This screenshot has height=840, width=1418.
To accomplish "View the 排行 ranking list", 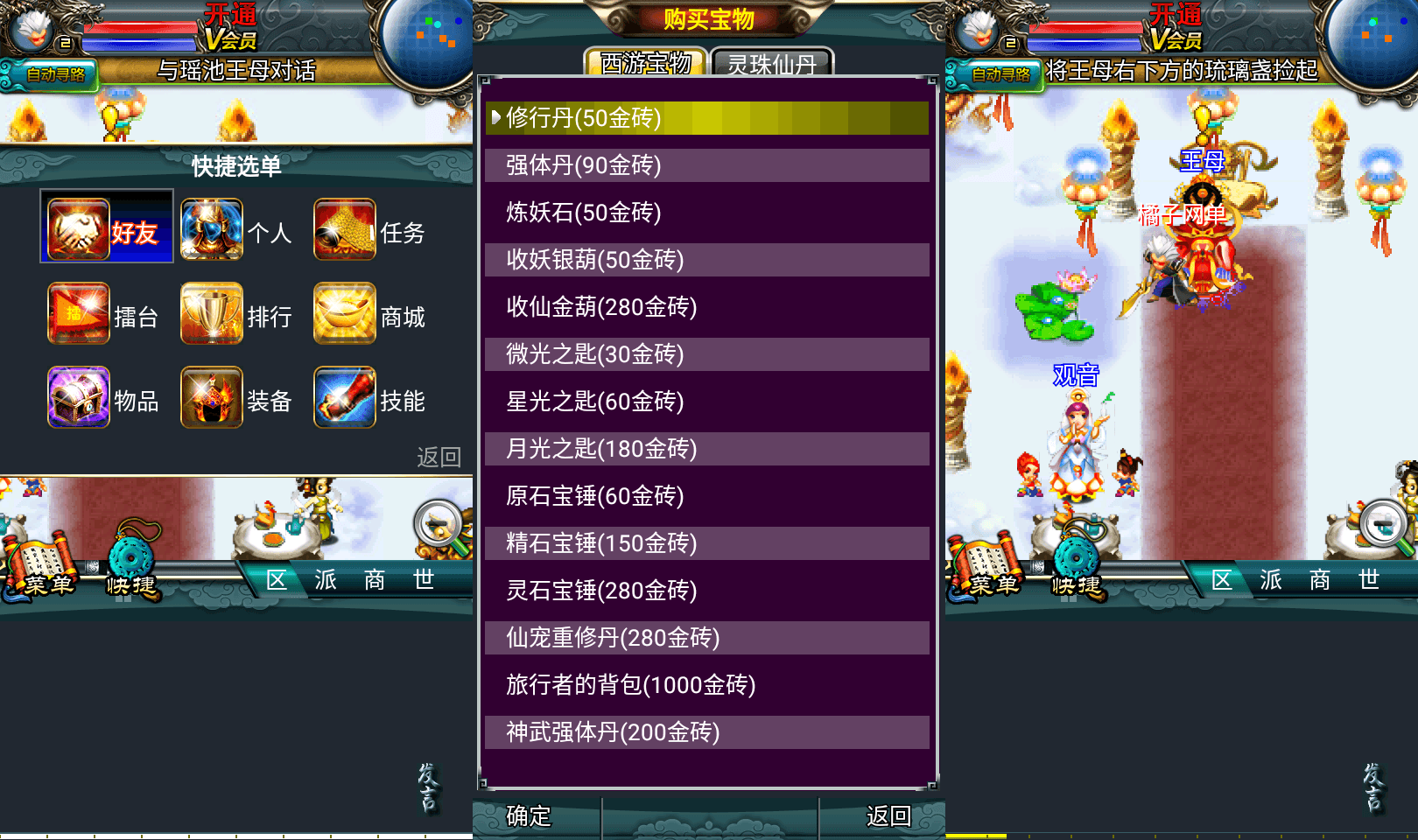I will [x=212, y=312].
